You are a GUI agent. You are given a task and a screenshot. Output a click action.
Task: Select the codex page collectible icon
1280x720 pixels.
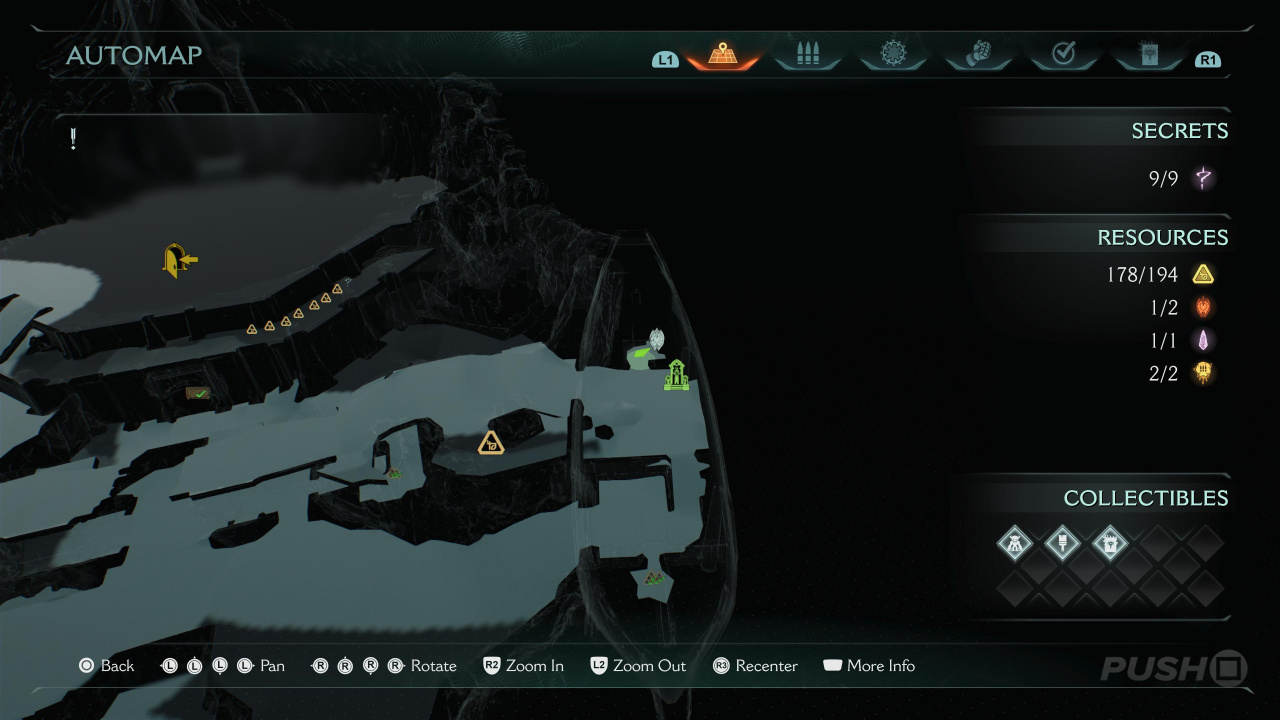point(1109,544)
